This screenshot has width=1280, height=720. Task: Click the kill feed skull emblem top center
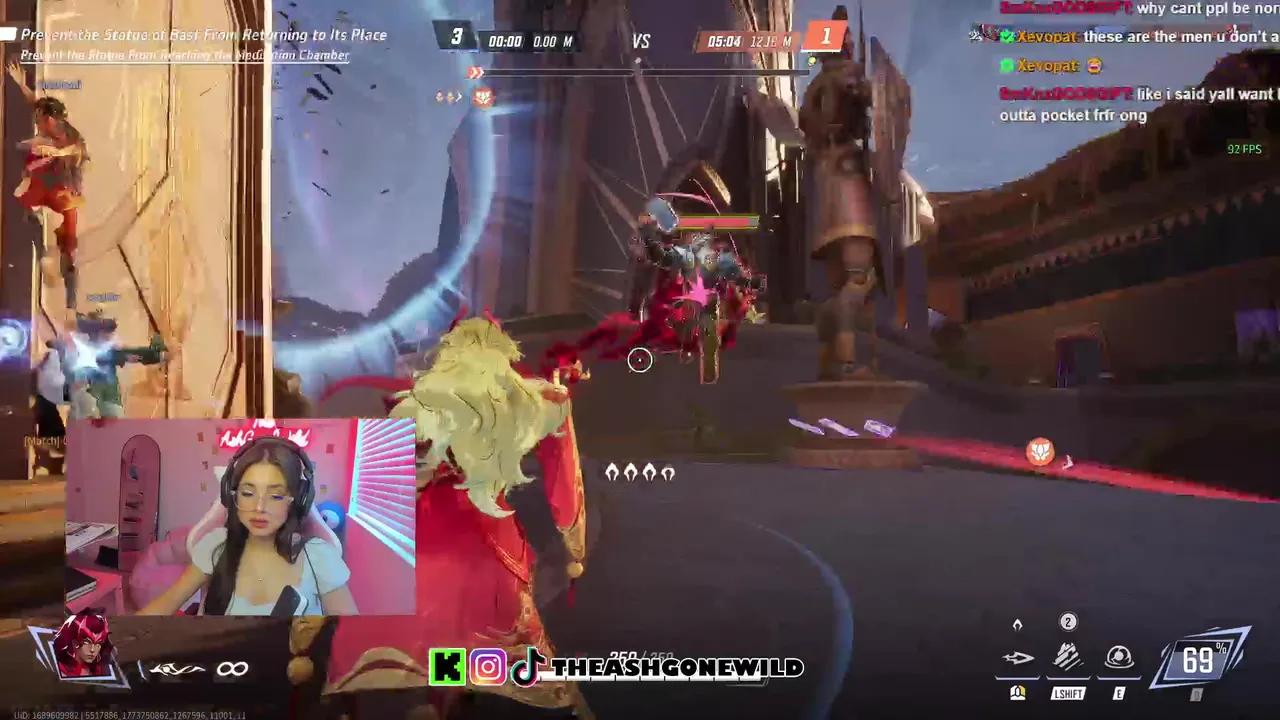[x=483, y=95]
